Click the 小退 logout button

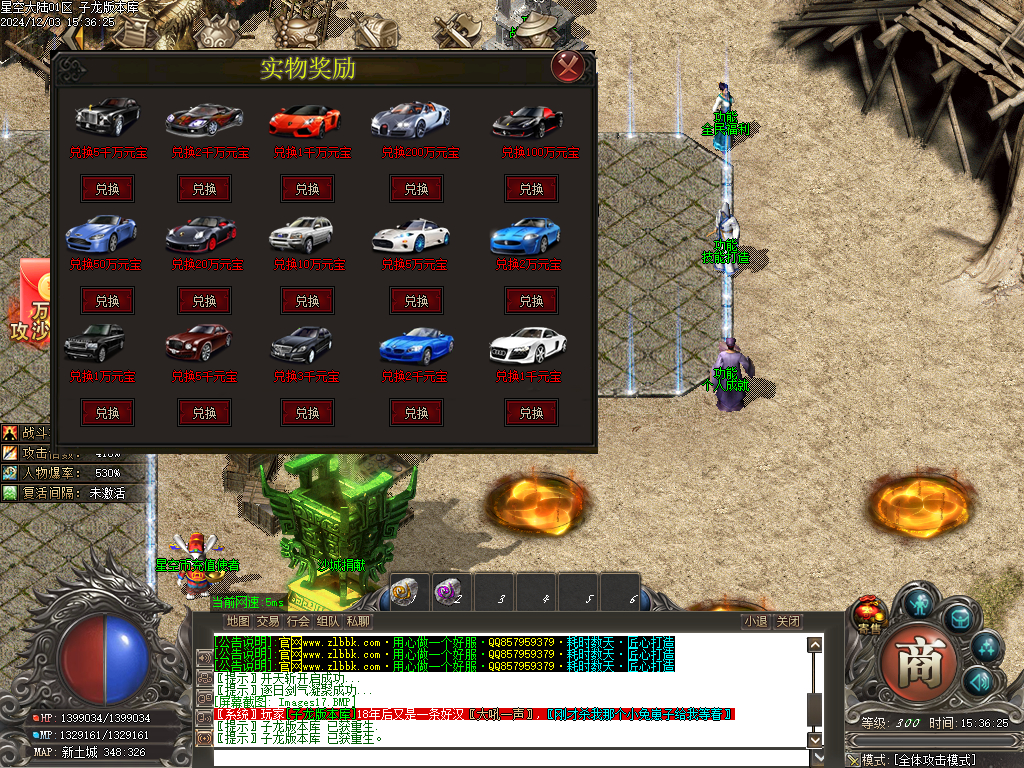[756, 621]
